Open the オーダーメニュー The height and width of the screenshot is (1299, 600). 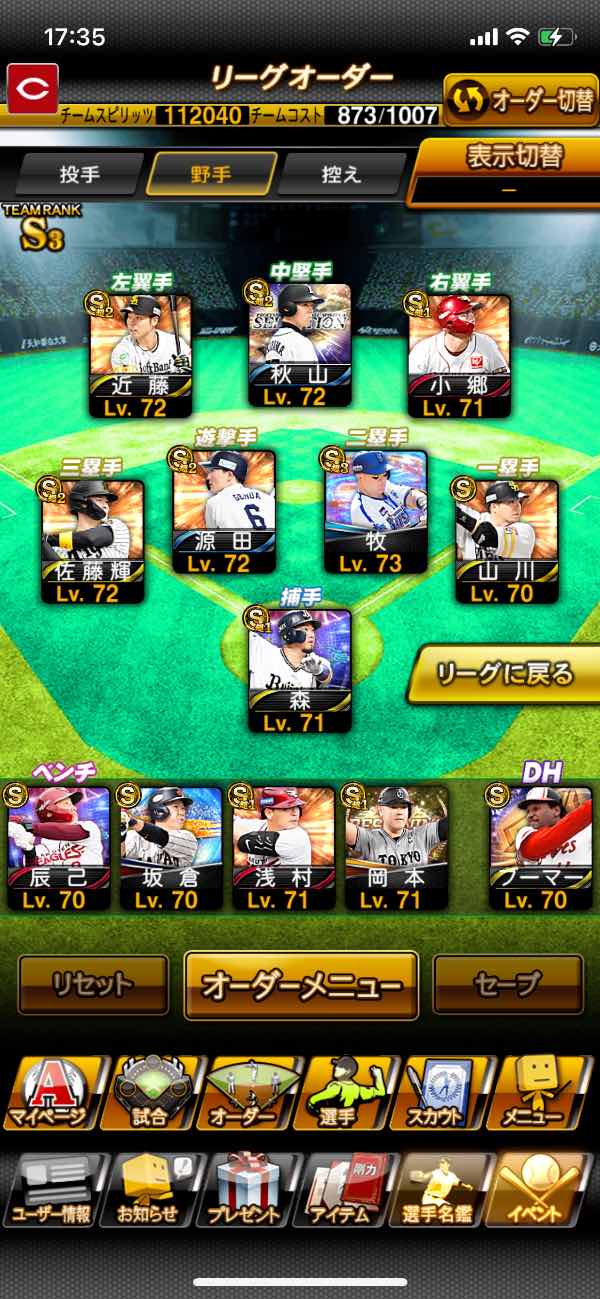pos(301,984)
